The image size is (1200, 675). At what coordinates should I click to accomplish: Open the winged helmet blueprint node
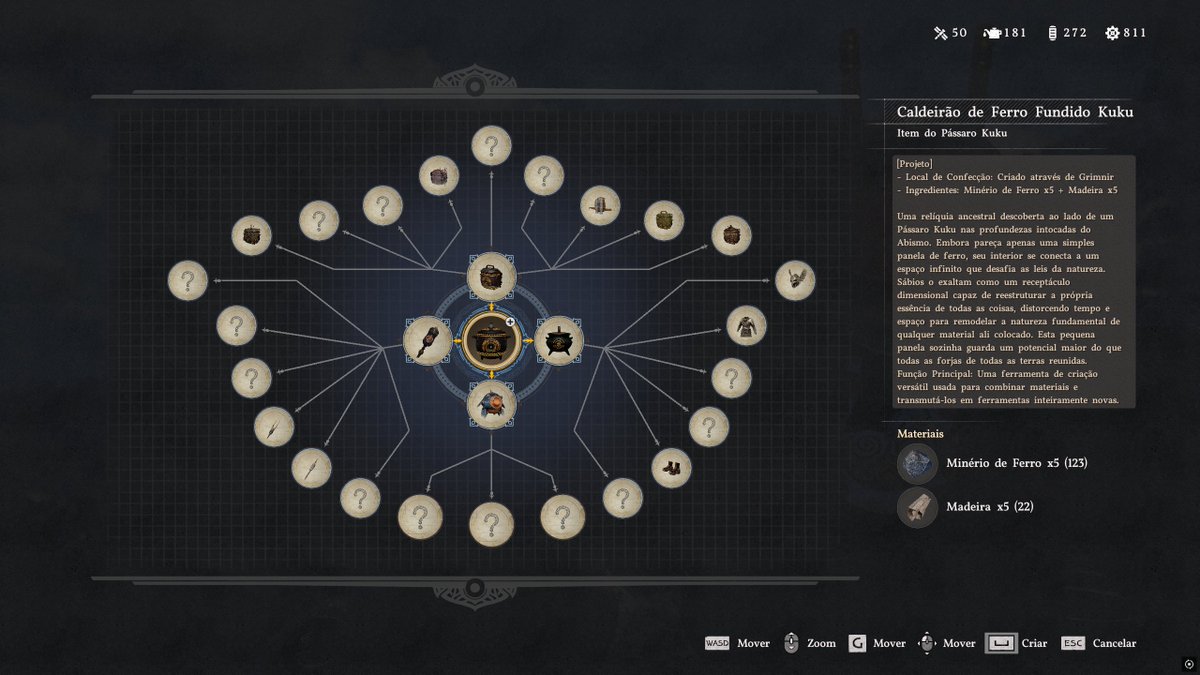[x=795, y=280]
